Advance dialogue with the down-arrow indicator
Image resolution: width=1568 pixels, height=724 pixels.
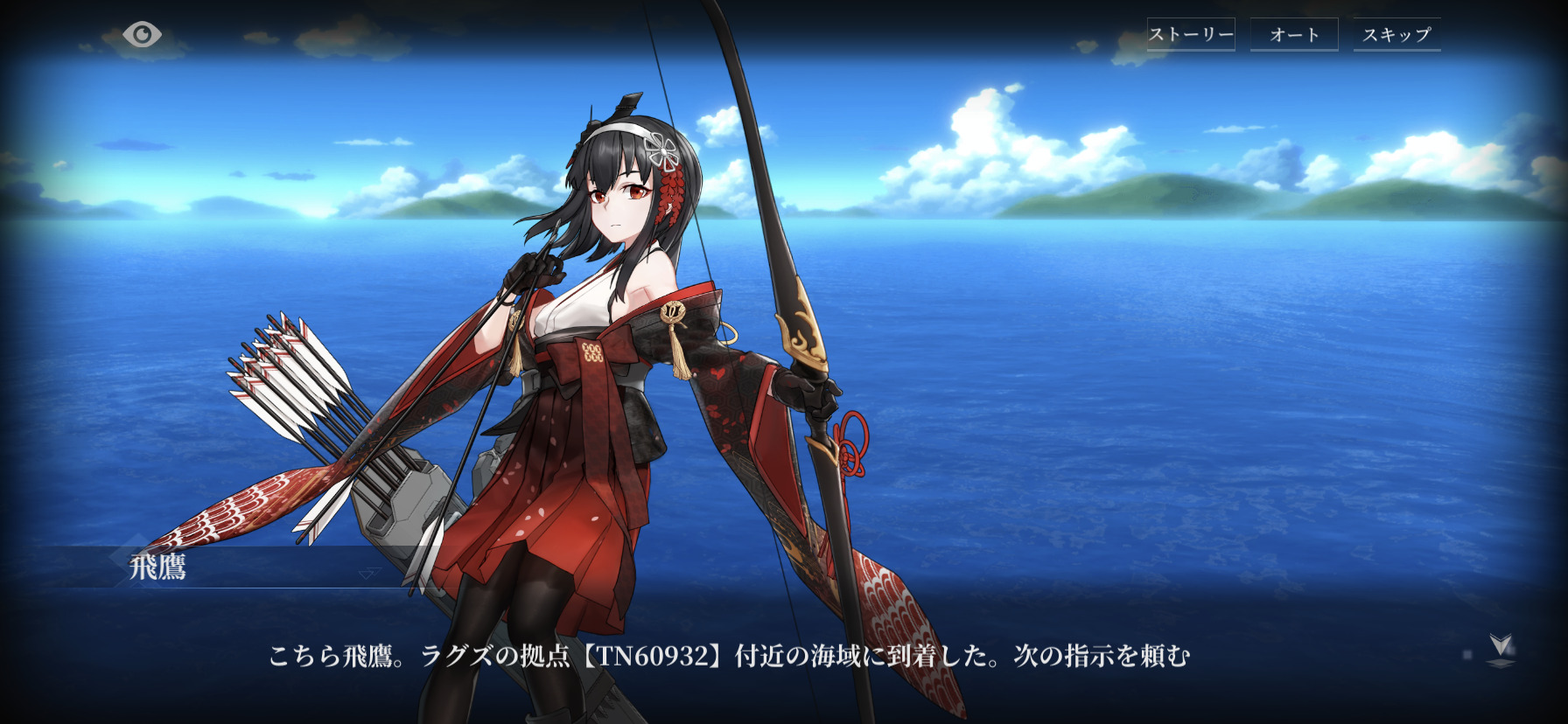[x=1501, y=649]
